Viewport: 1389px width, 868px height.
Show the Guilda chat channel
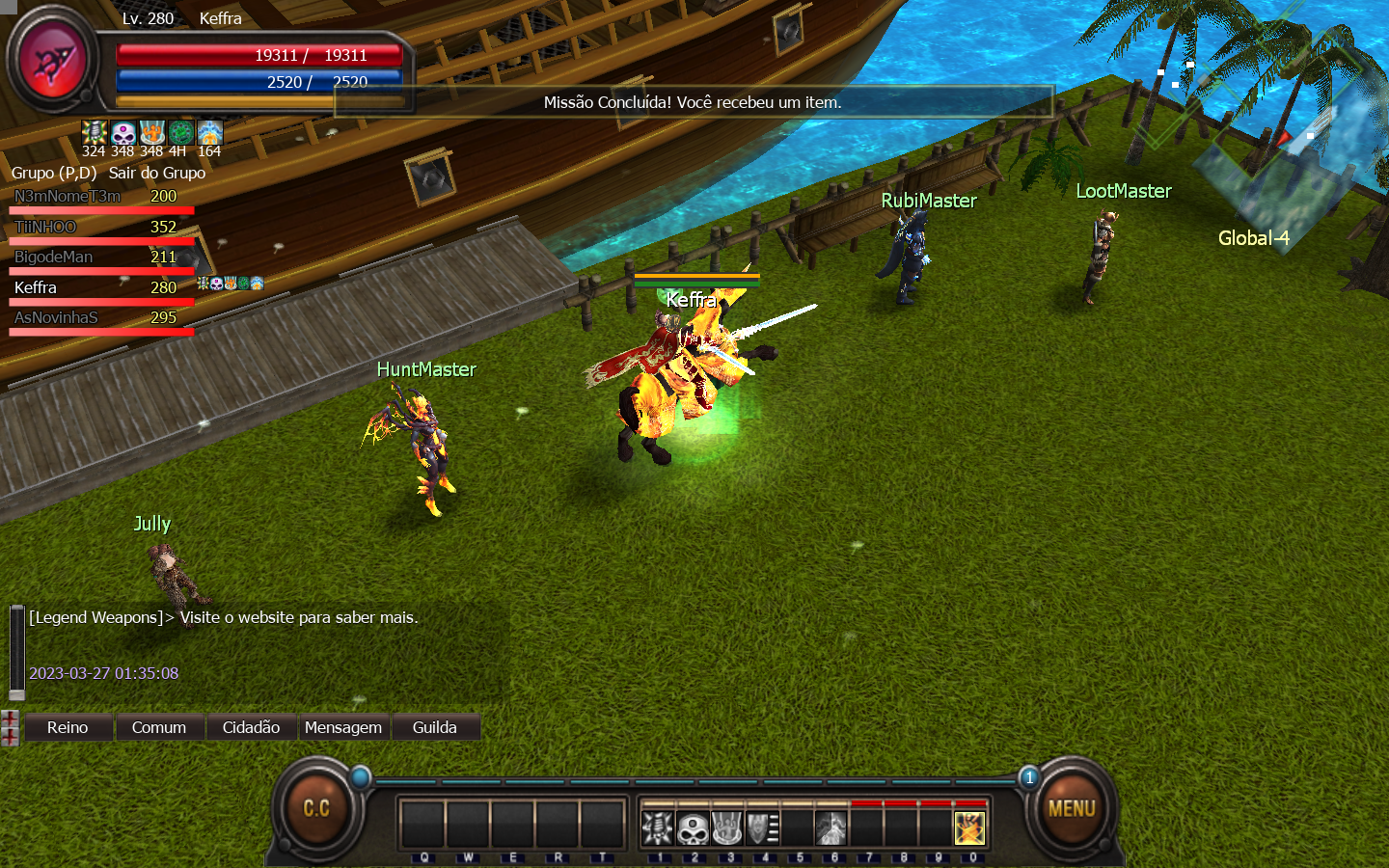click(435, 727)
